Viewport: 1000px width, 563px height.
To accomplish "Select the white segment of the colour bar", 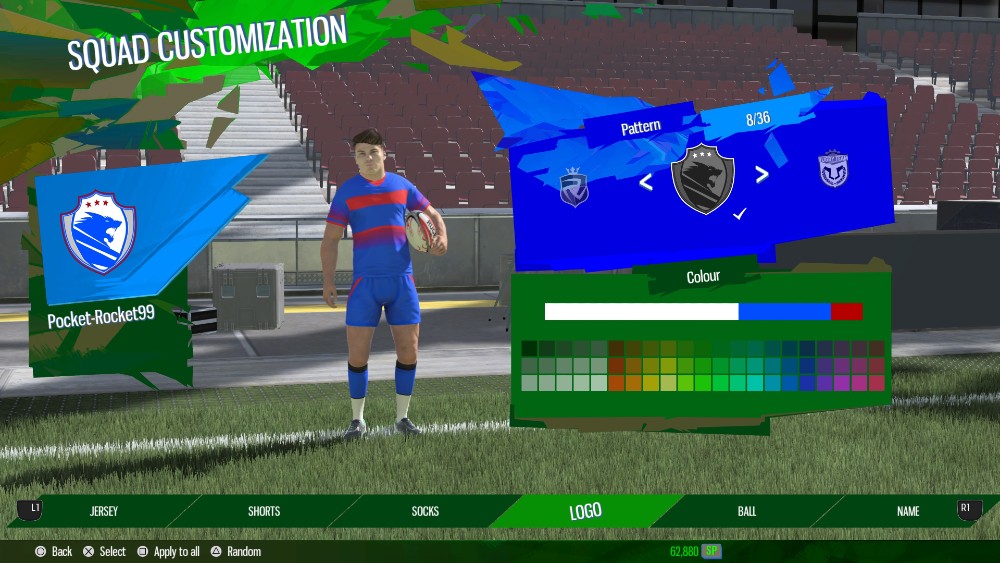I will [x=641, y=311].
